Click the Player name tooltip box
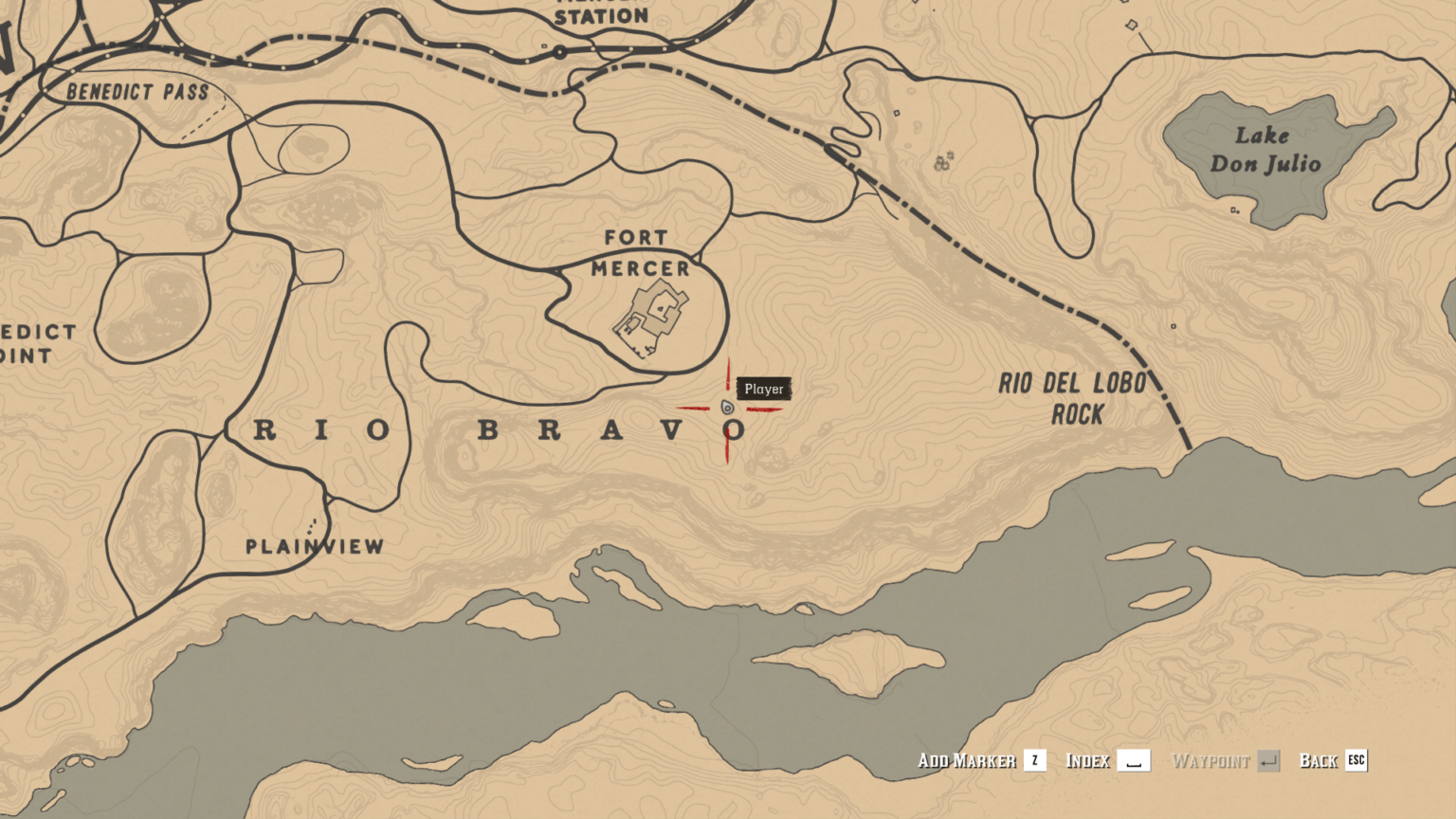The width and height of the screenshot is (1456, 819). tap(763, 388)
